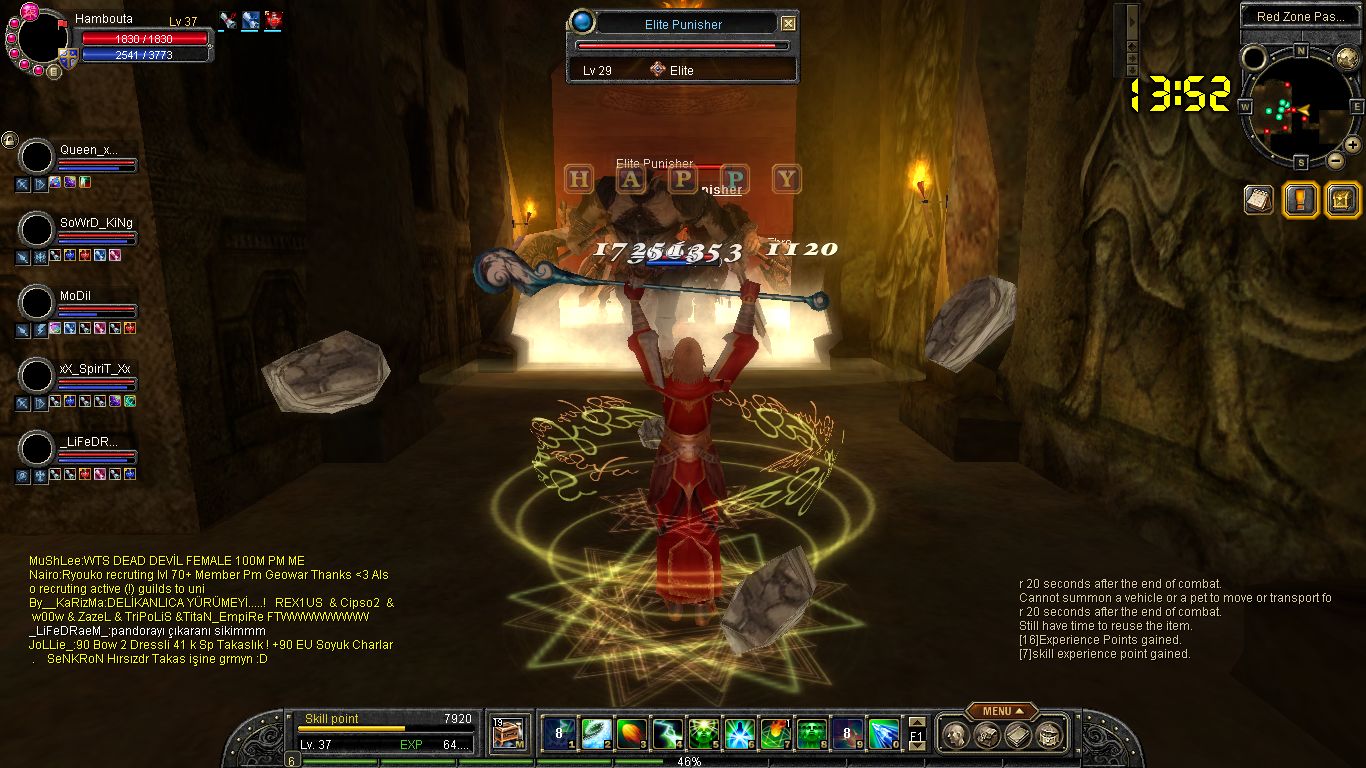This screenshot has width=1366, height=768.
Task: Open the chest item slot beside skill points
Action: point(509,734)
